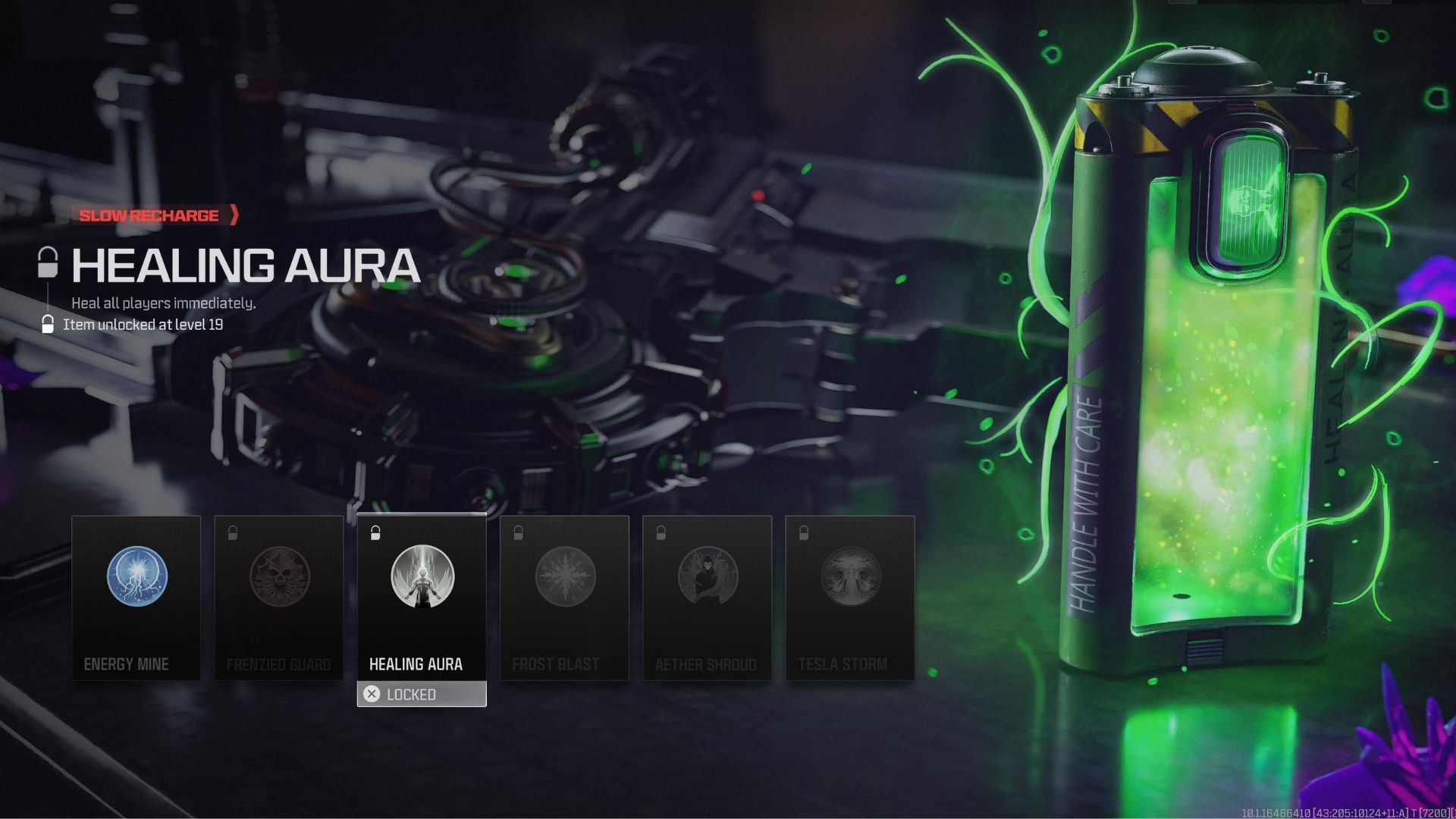Open details via the Aether Shroud lock chevron
Image resolution: width=1456 pixels, height=819 pixels.
pos(660,531)
